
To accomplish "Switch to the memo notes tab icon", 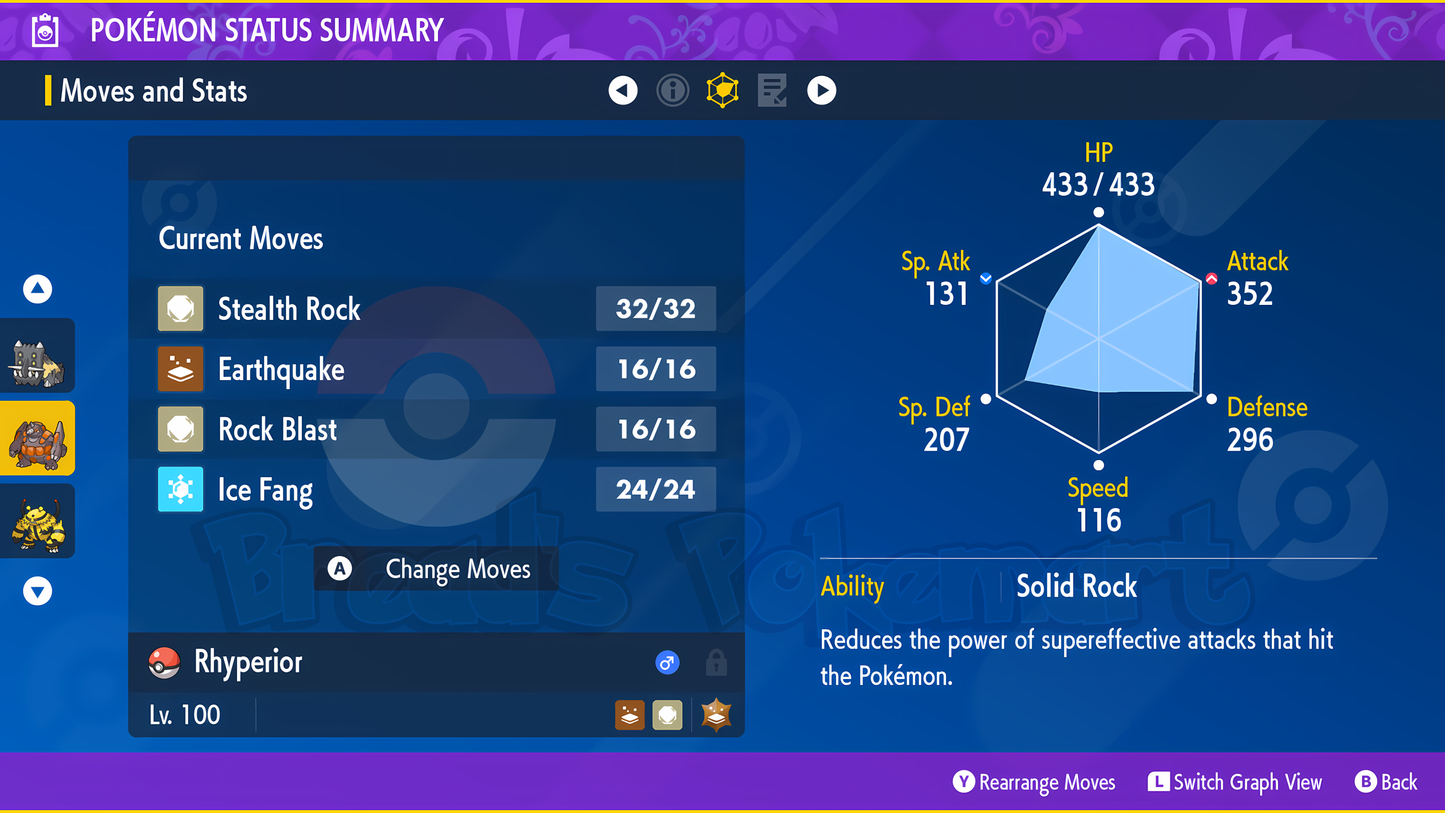I will coord(772,91).
